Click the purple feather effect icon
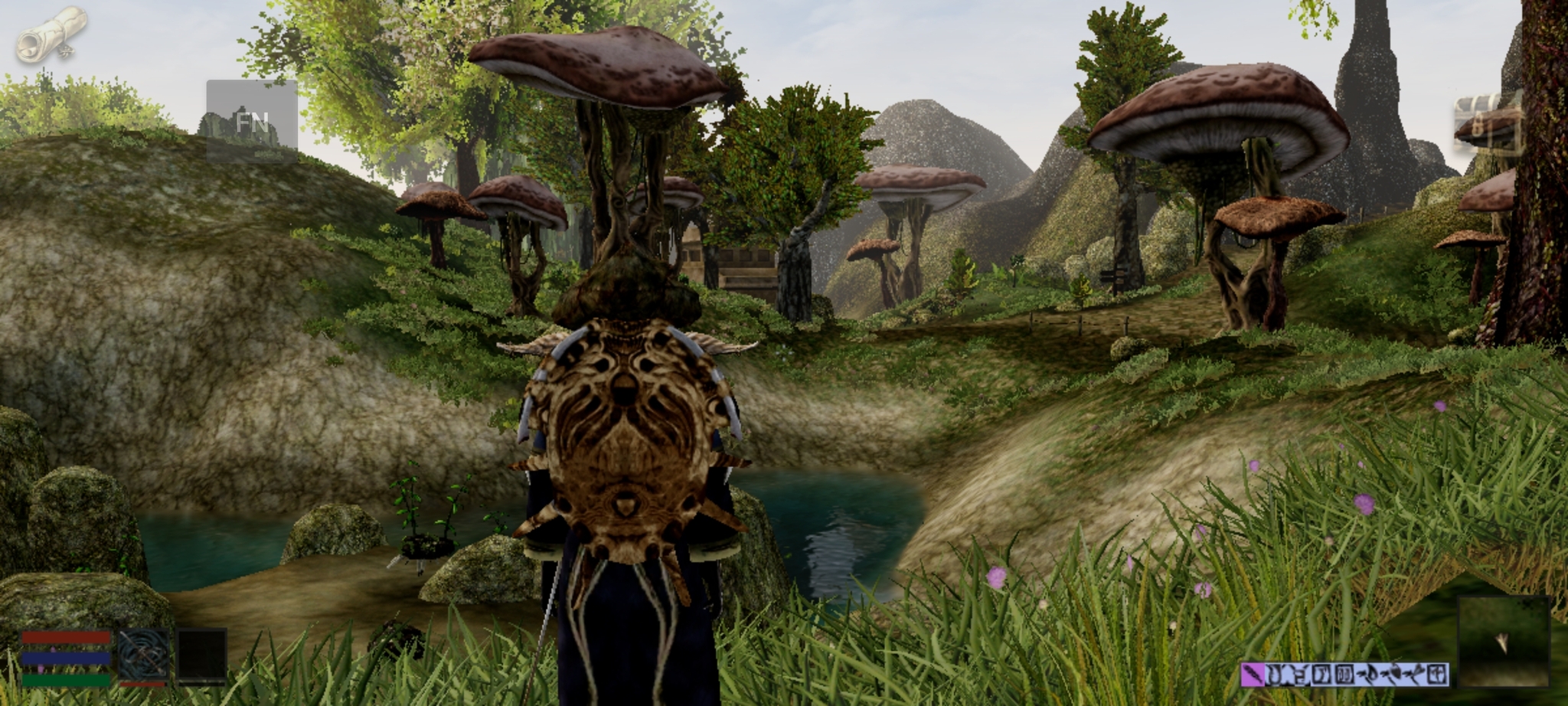 1252,675
